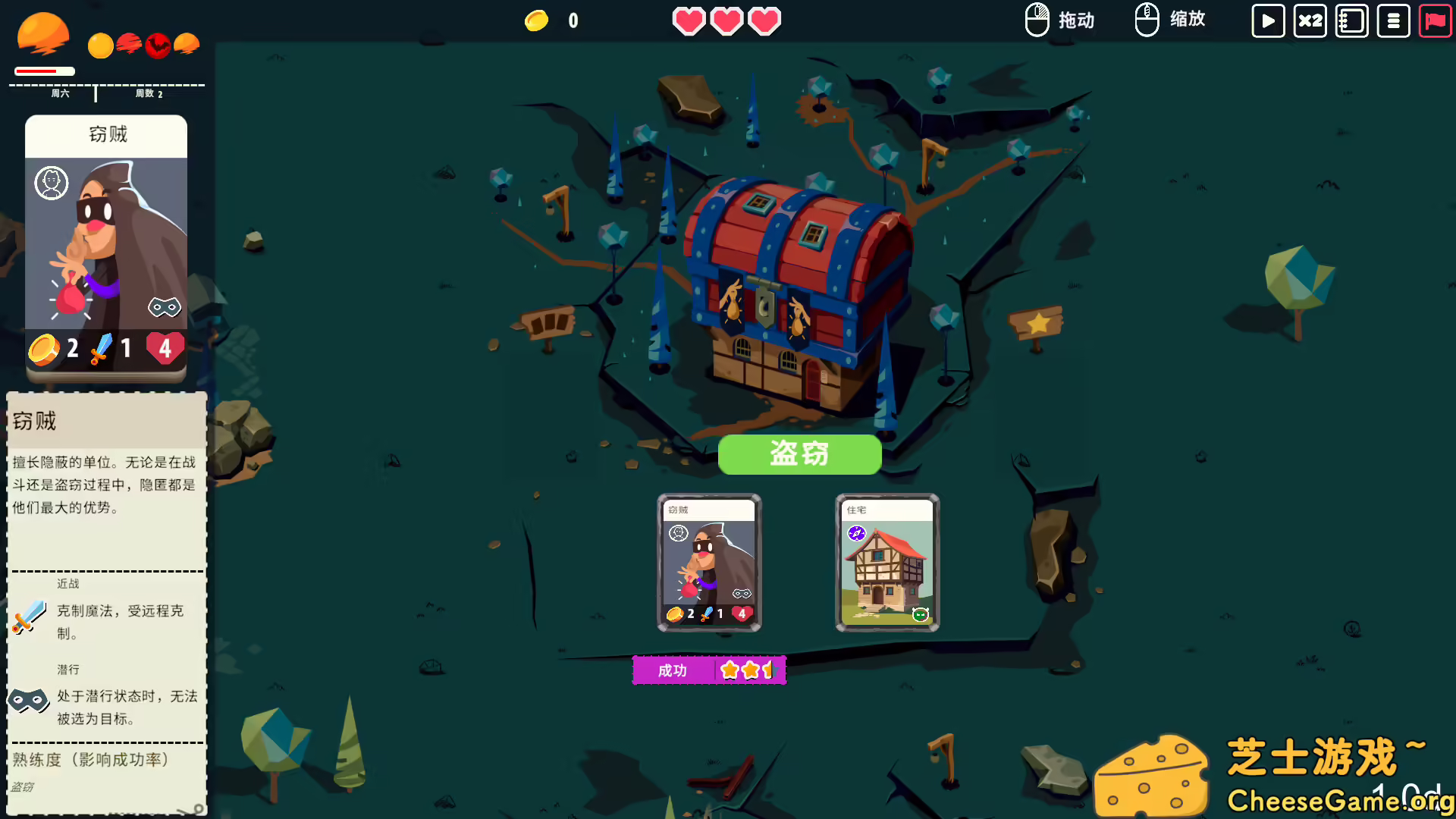Select the play/unpause icon in the top toolbar
Image resolution: width=1456 pixels, height=819 pixels.
coord(1267,21)
